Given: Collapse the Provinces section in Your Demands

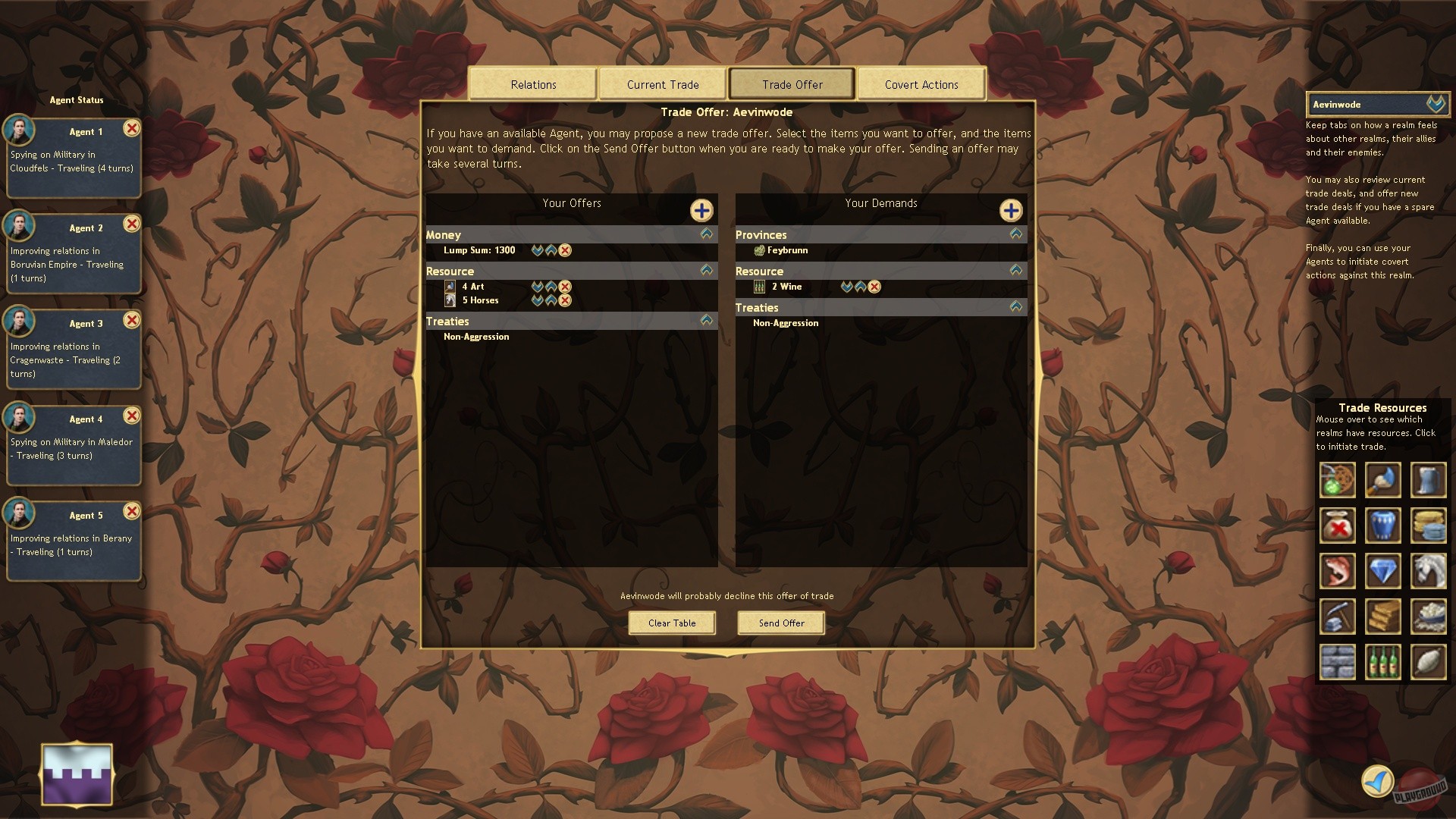Looking at the screenshot, I should point(1015,234).
